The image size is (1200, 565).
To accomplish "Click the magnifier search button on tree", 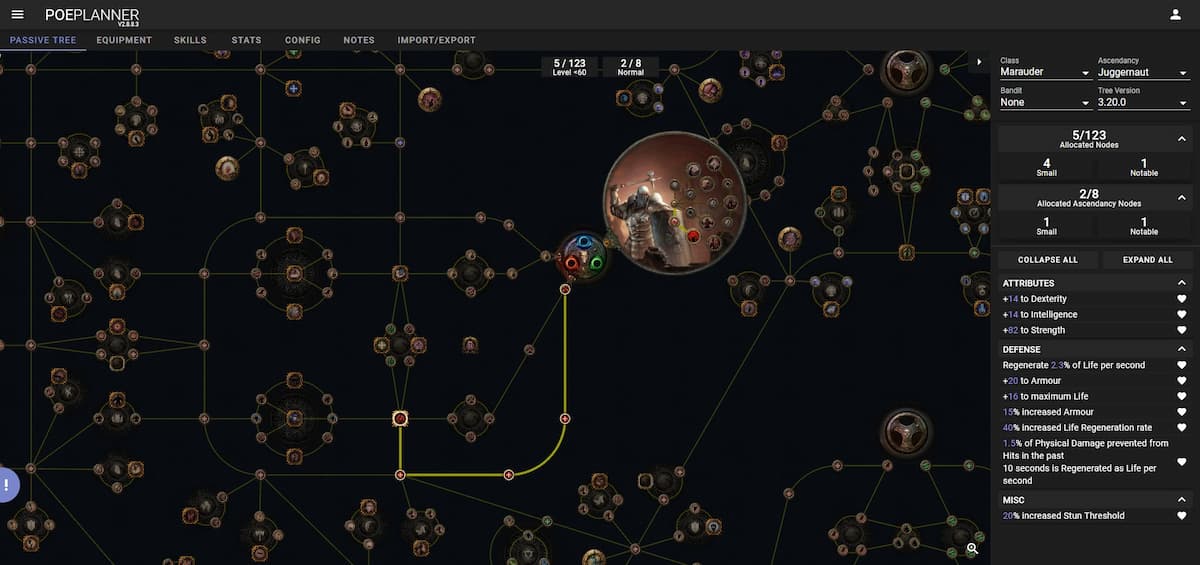I will 972,548.
